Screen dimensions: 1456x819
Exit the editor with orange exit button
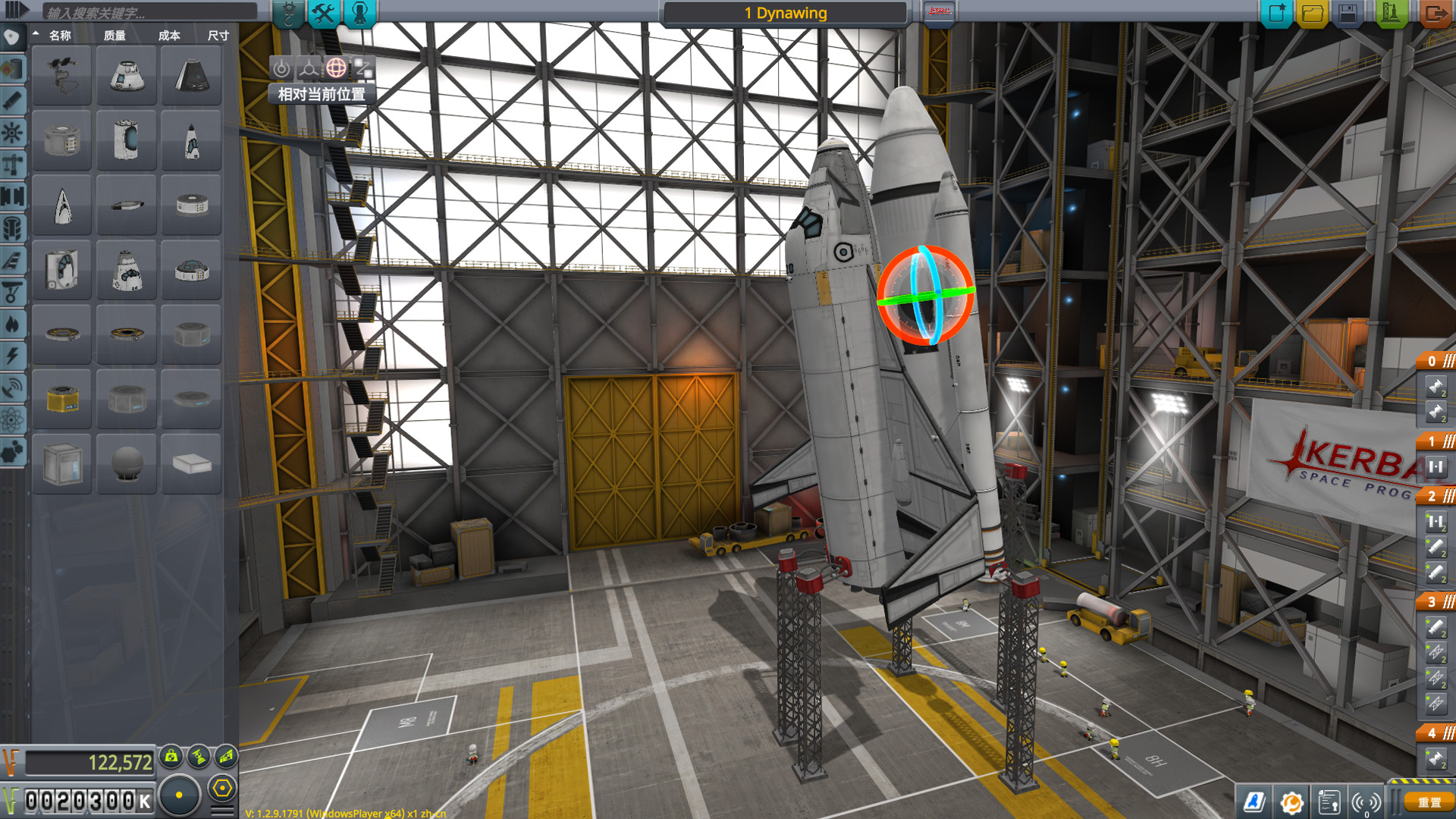coord(1434,13)
